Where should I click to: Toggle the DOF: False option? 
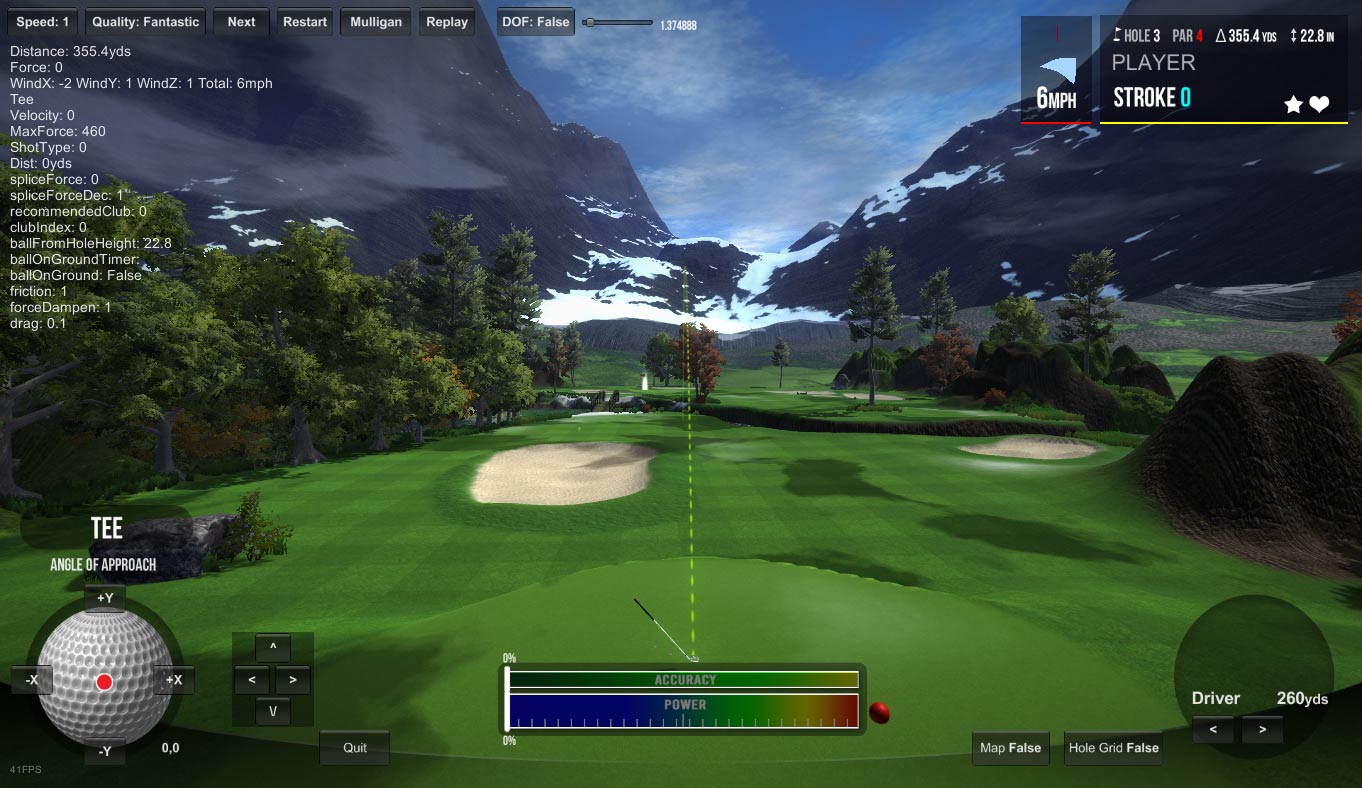point(536,21)
